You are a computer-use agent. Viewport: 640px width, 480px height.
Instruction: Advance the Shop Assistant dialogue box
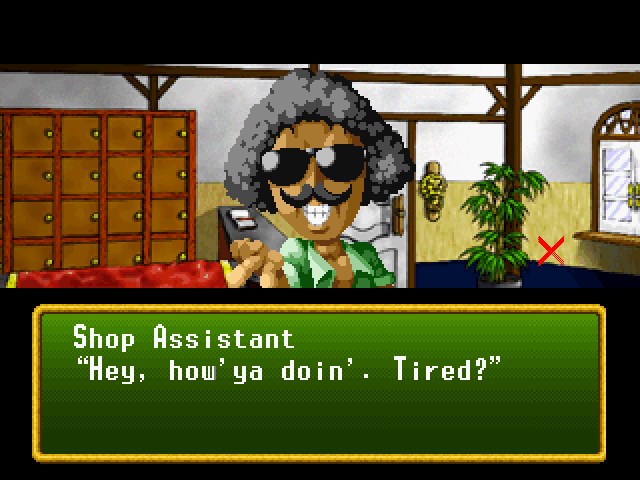click(319, 382)
